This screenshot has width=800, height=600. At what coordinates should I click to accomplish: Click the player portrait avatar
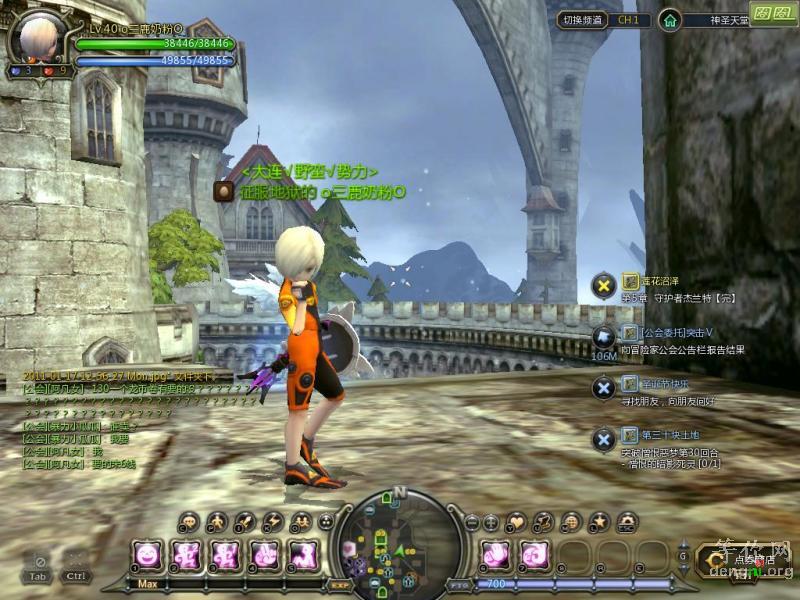[x=36, y=38]
